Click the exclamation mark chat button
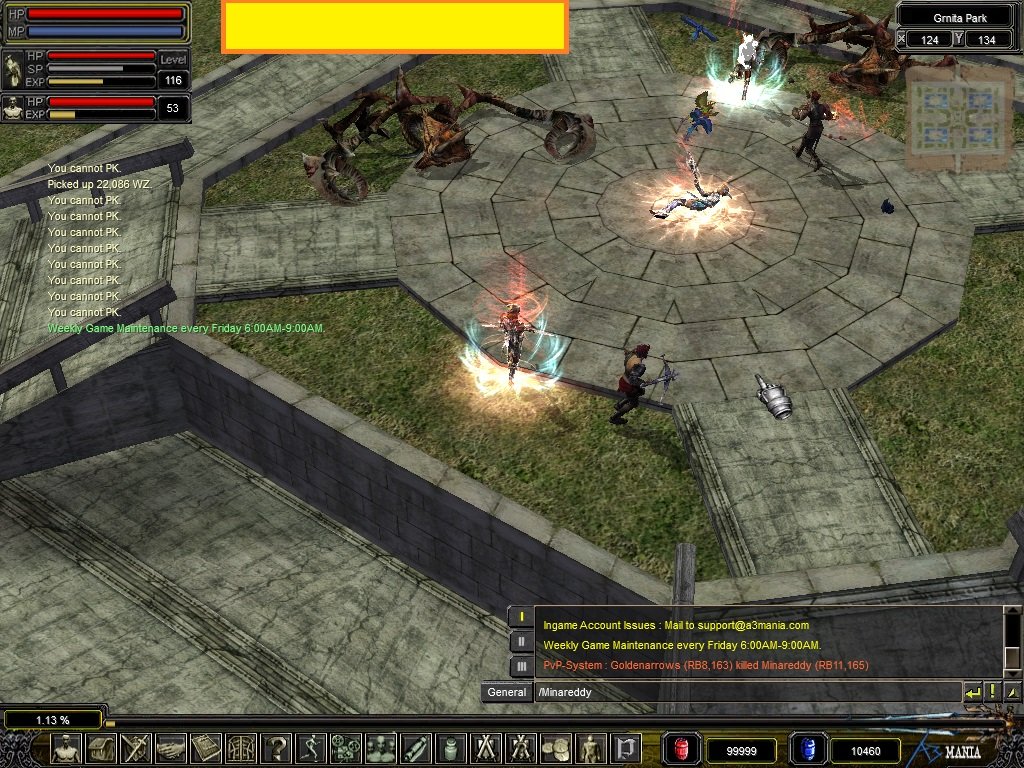 [993, 692]
